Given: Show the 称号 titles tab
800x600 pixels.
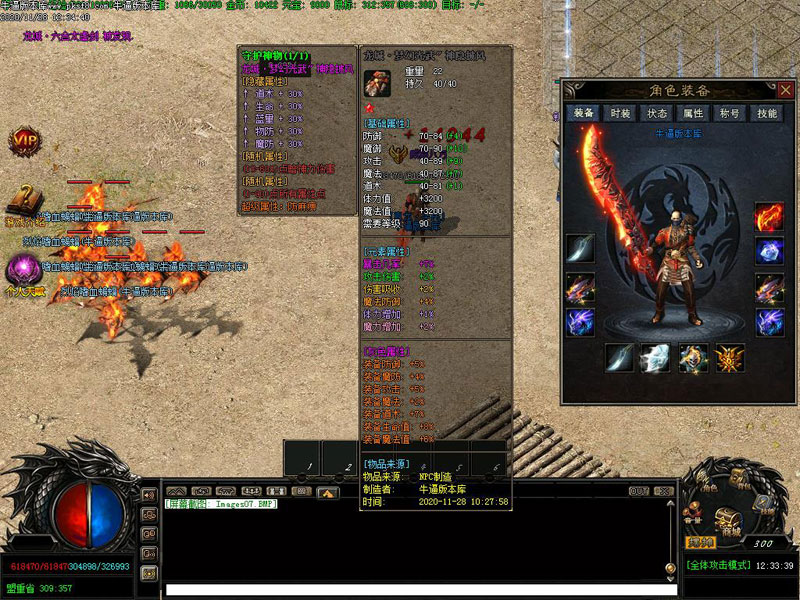Looking at the screenshot, I should pos(729,113).
